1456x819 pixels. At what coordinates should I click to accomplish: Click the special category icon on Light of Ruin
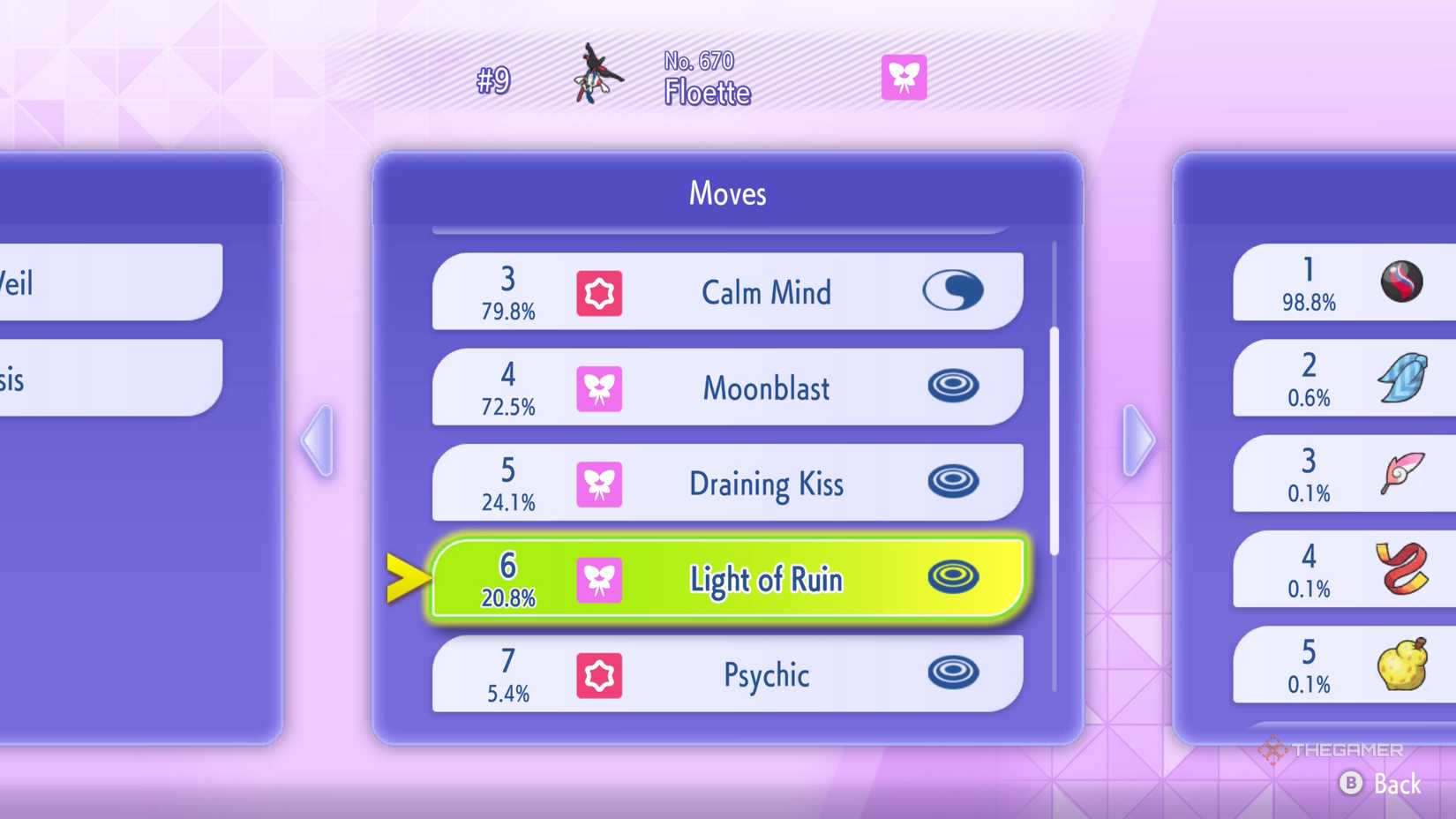pyautogui.click(x=953, y=578)
